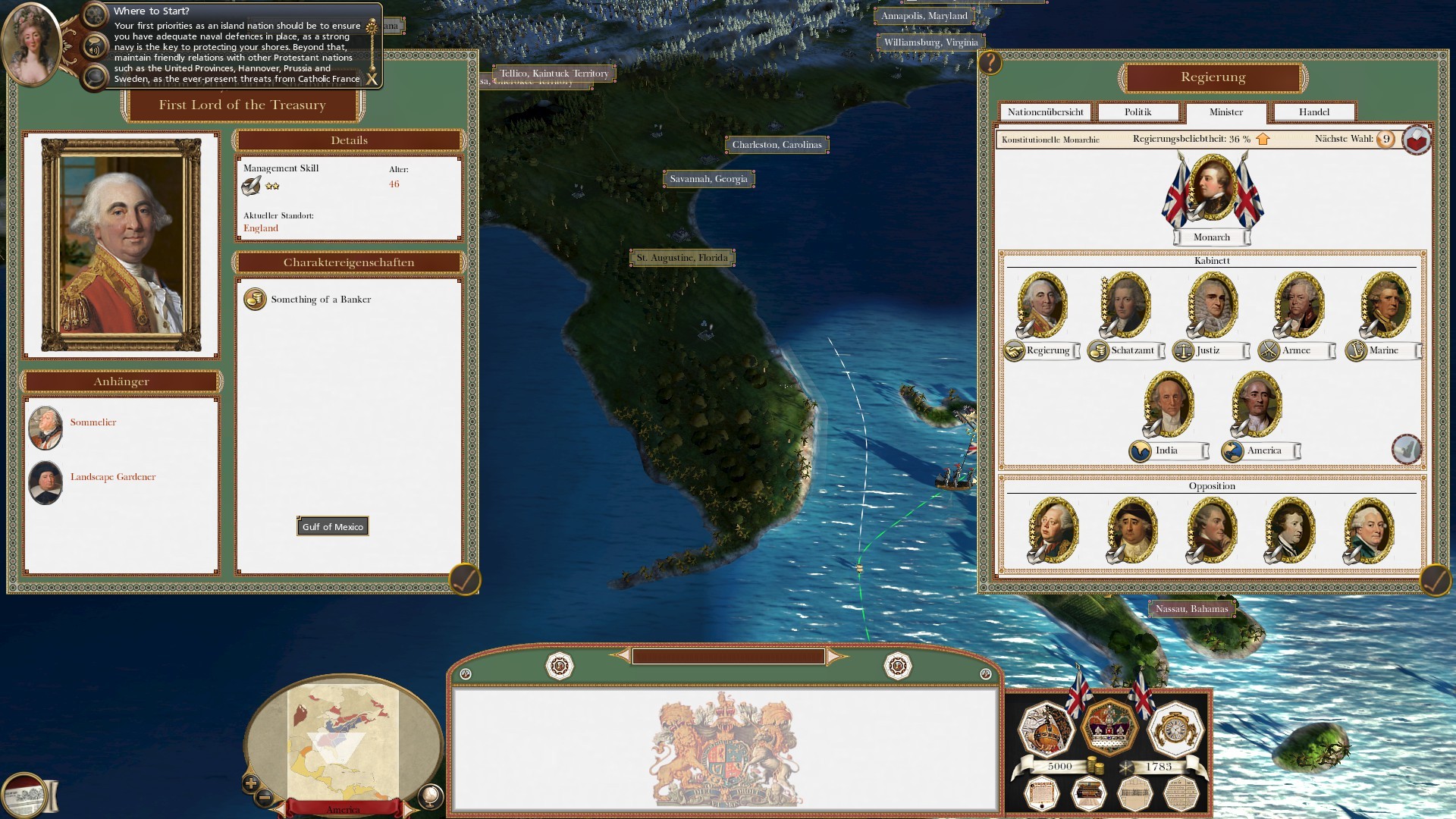1456x819 pixels.
Task: Zoom out on the minimap
Action: (265, 797)
